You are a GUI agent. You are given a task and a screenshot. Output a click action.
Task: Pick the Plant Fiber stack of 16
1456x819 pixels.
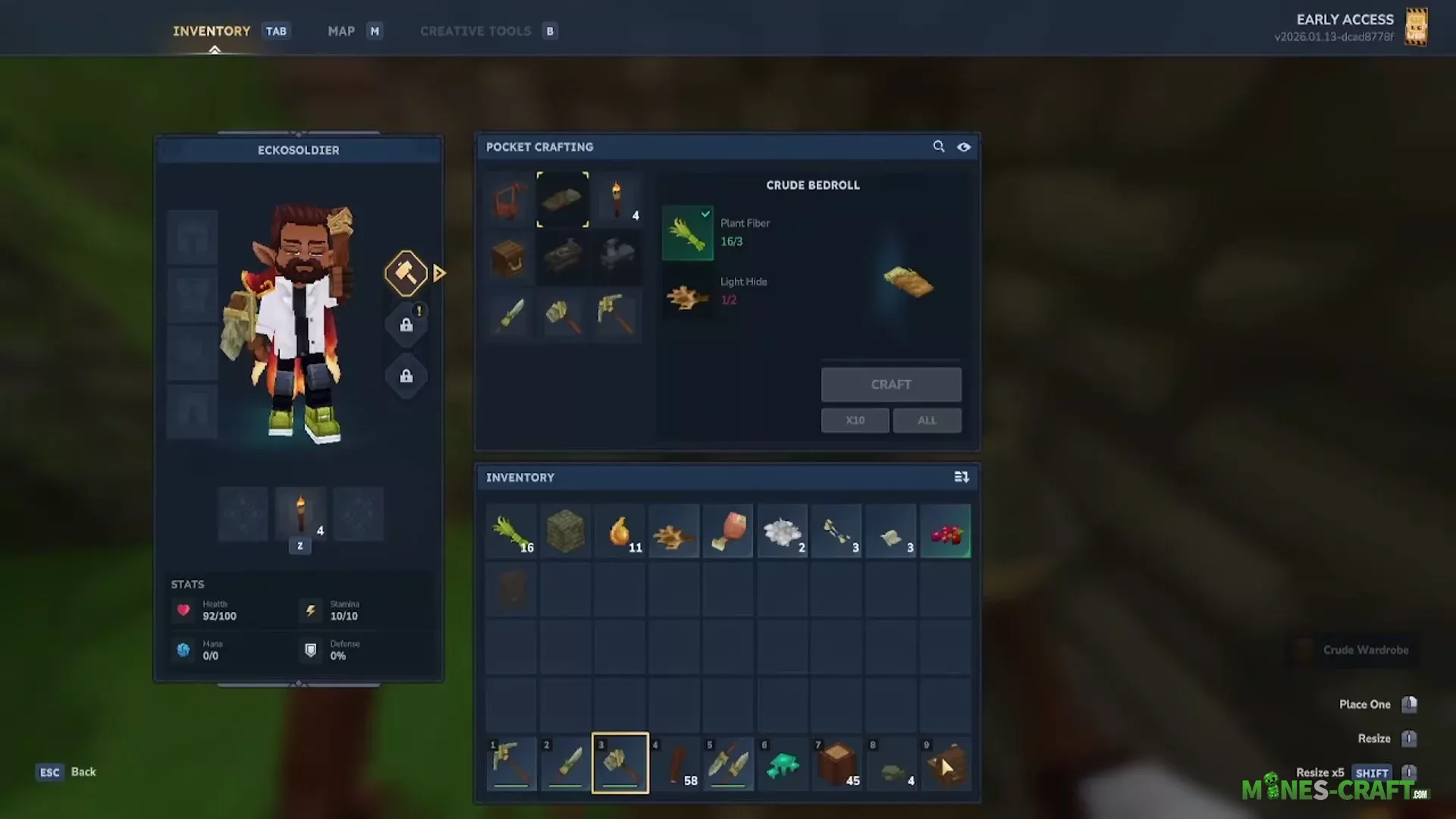coord(511,532)
